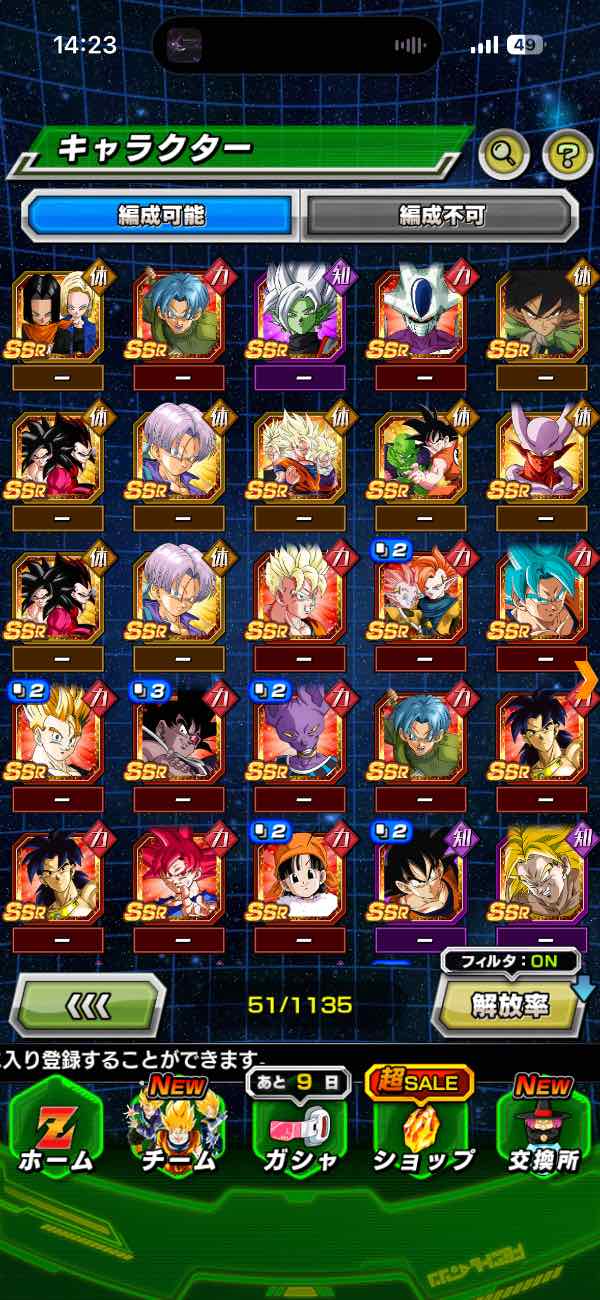Open the 解放率 sort button

[x=510, y=1005]
